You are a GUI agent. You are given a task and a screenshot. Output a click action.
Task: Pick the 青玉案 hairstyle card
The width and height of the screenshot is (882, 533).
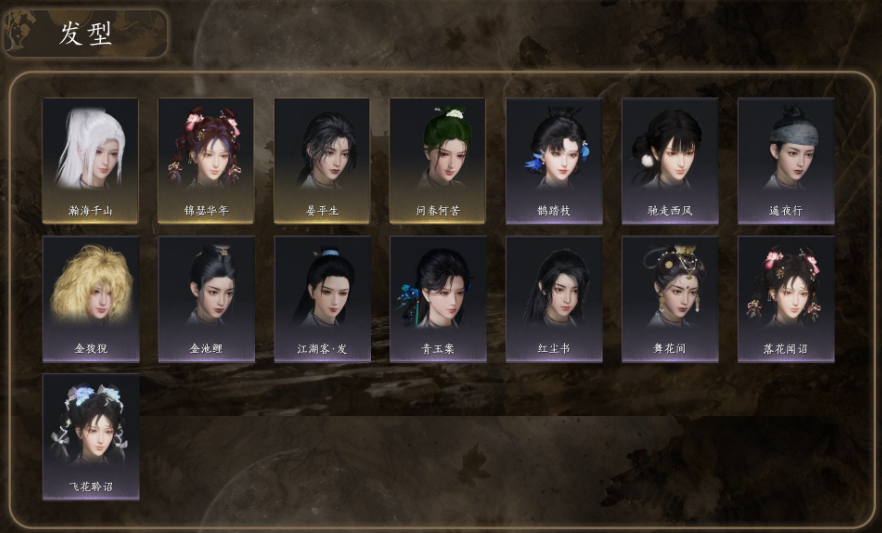pyautogui.click(x=437, y=298)
